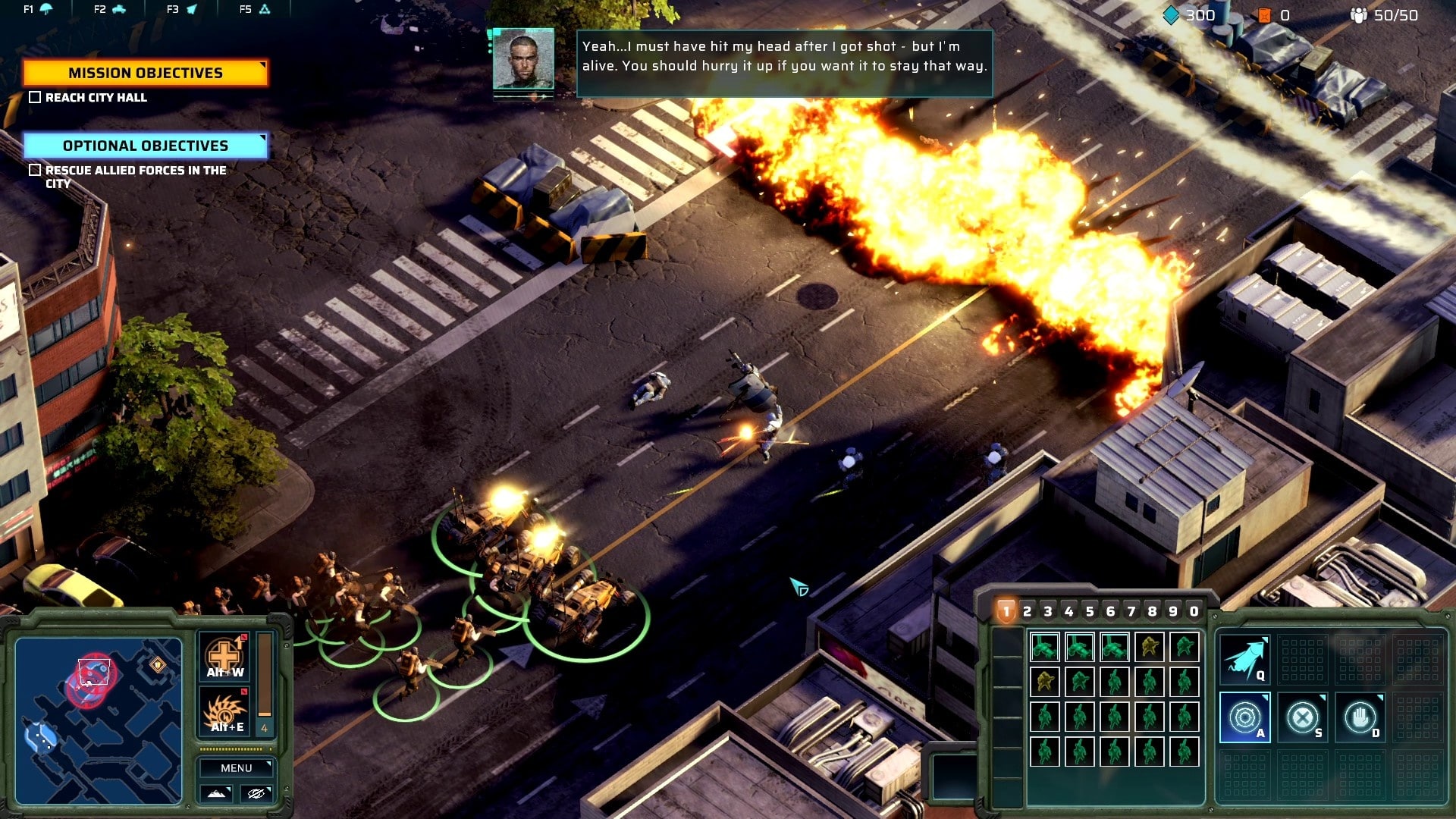Select the first vehicle unit portrait
Viewport: 1456px width, 819px height.
click(x=1045, y=647)
